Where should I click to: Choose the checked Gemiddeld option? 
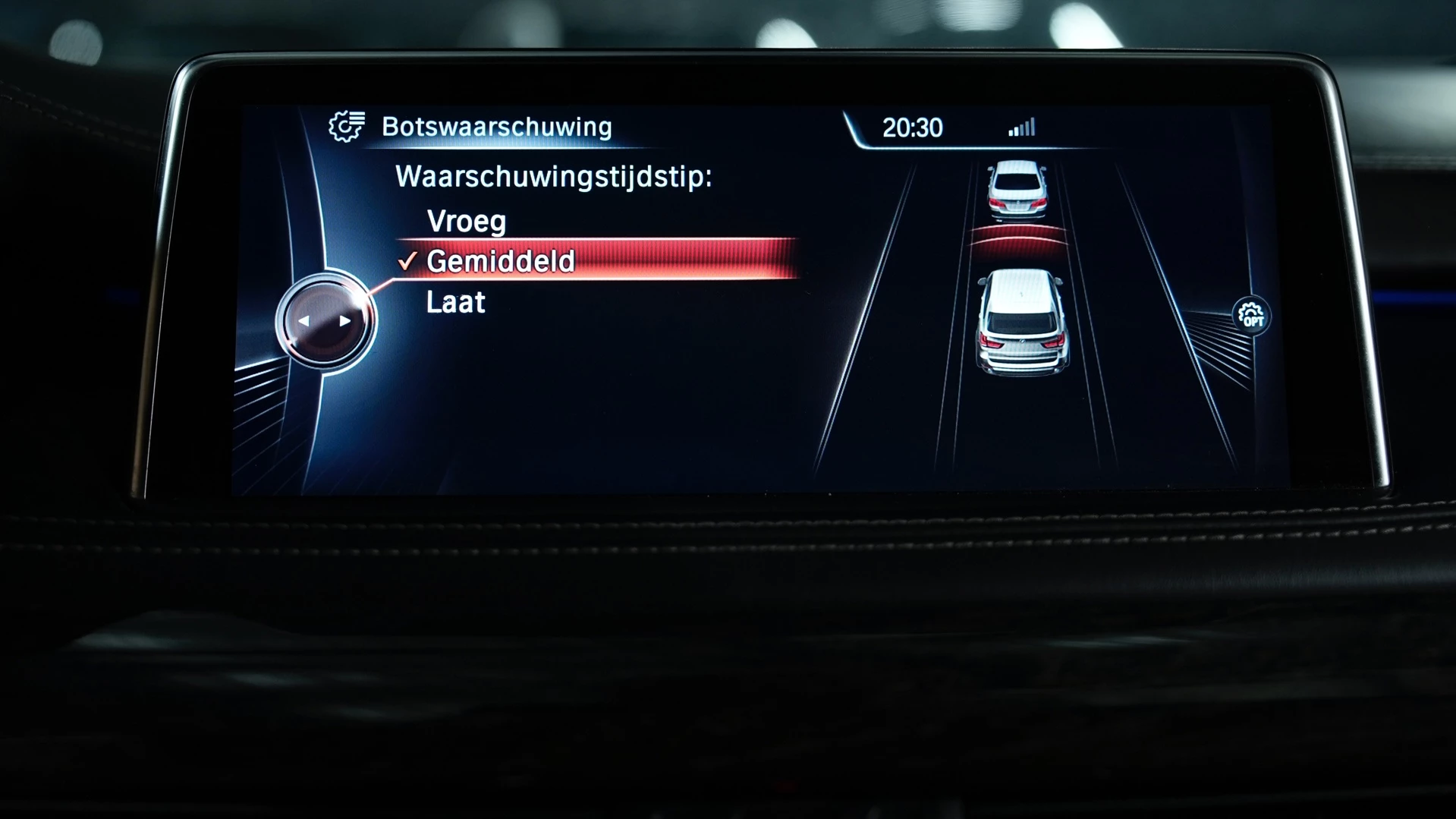501,261
